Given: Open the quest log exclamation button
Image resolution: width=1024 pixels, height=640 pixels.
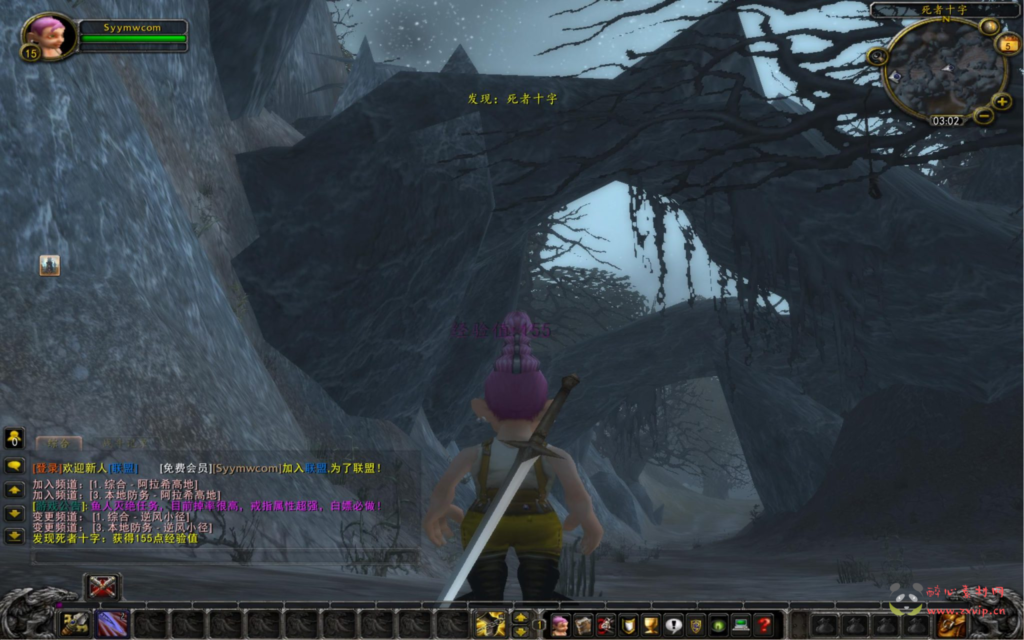Looking at the screenshot, I should click(x=673, y=625).
